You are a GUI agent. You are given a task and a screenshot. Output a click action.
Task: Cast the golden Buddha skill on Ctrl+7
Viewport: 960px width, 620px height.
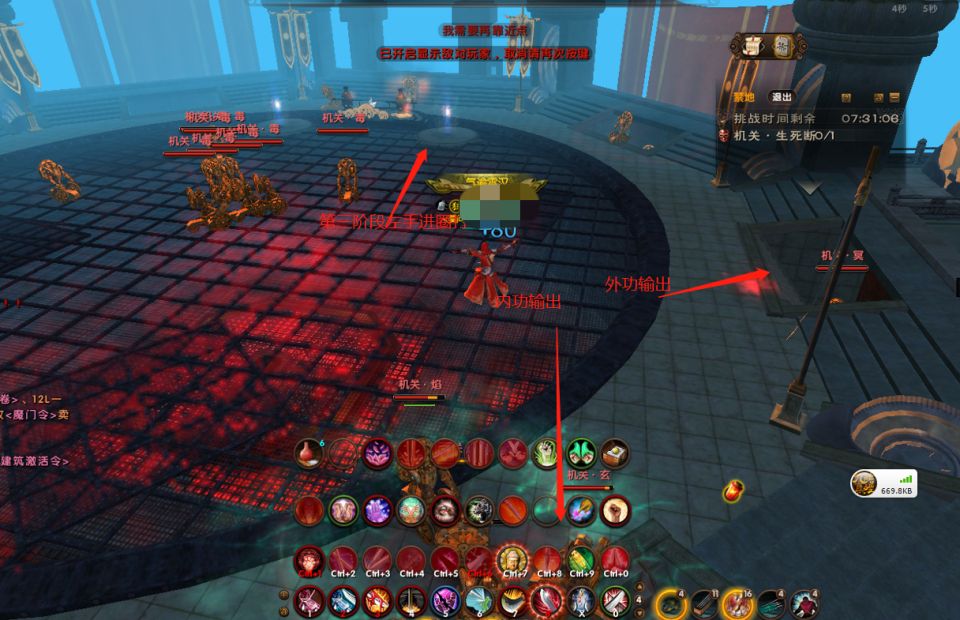coord(513,560)
